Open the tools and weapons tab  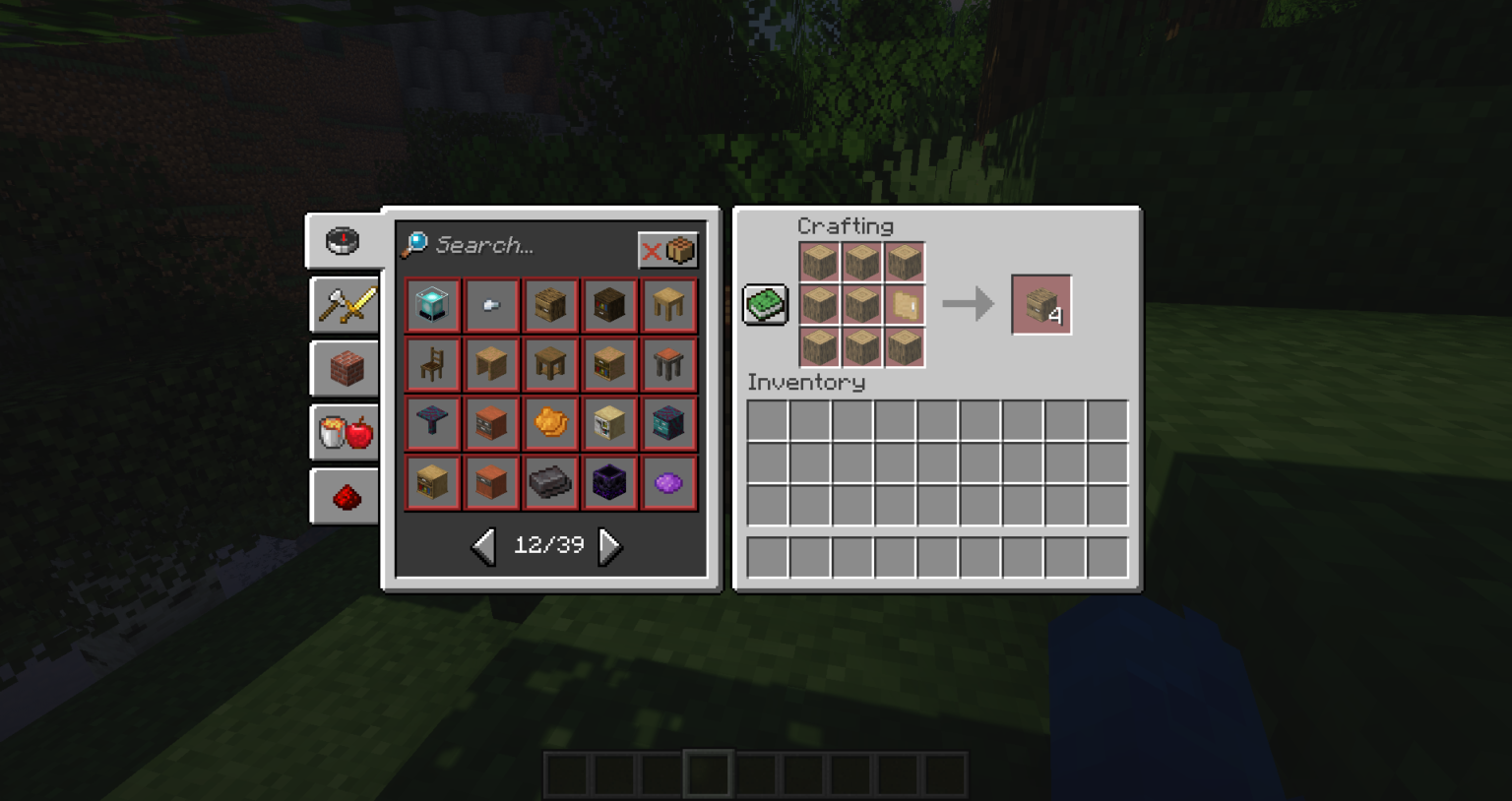pos(344,304)
